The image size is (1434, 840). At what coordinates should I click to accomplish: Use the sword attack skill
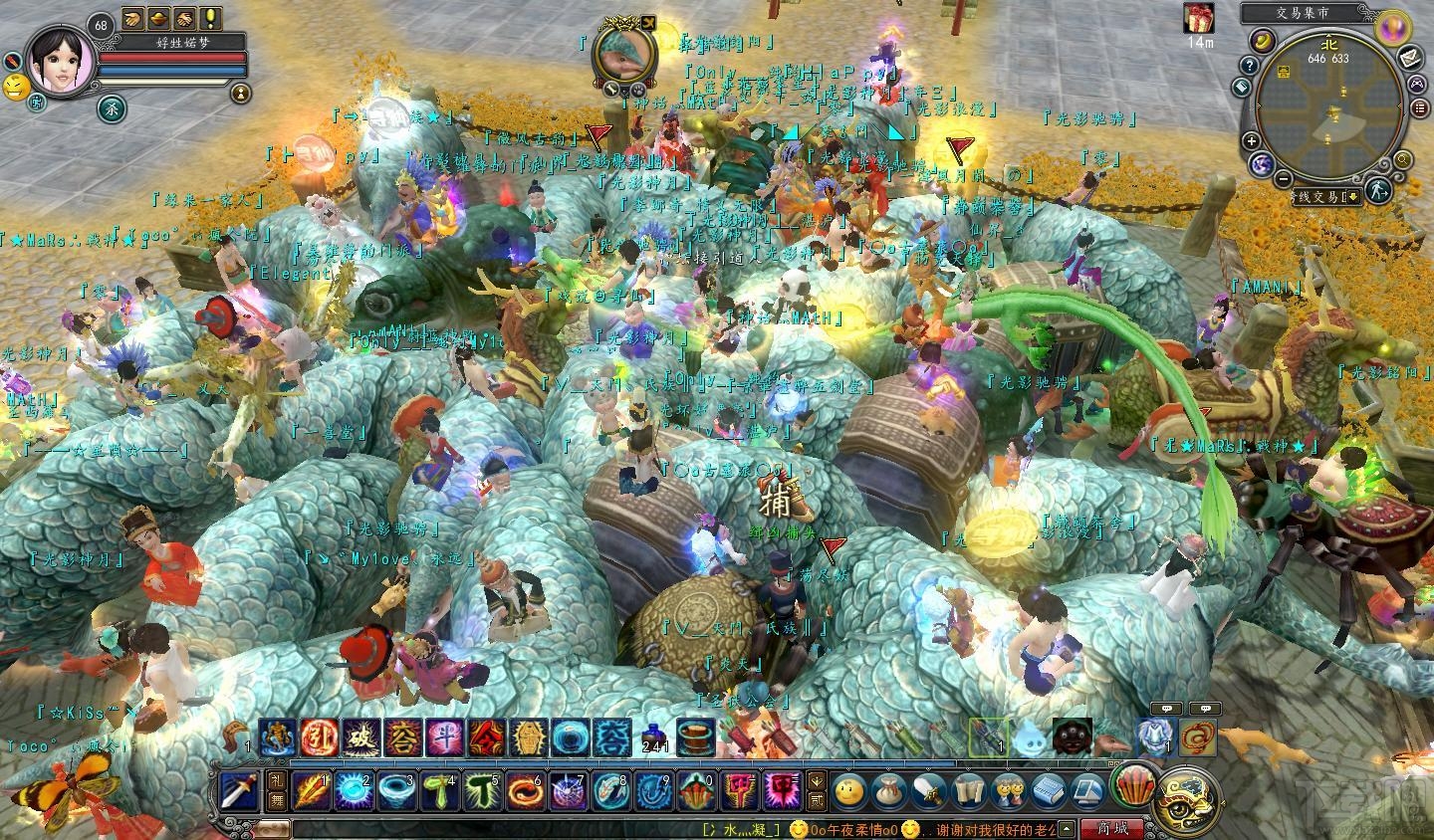(239, 792)
